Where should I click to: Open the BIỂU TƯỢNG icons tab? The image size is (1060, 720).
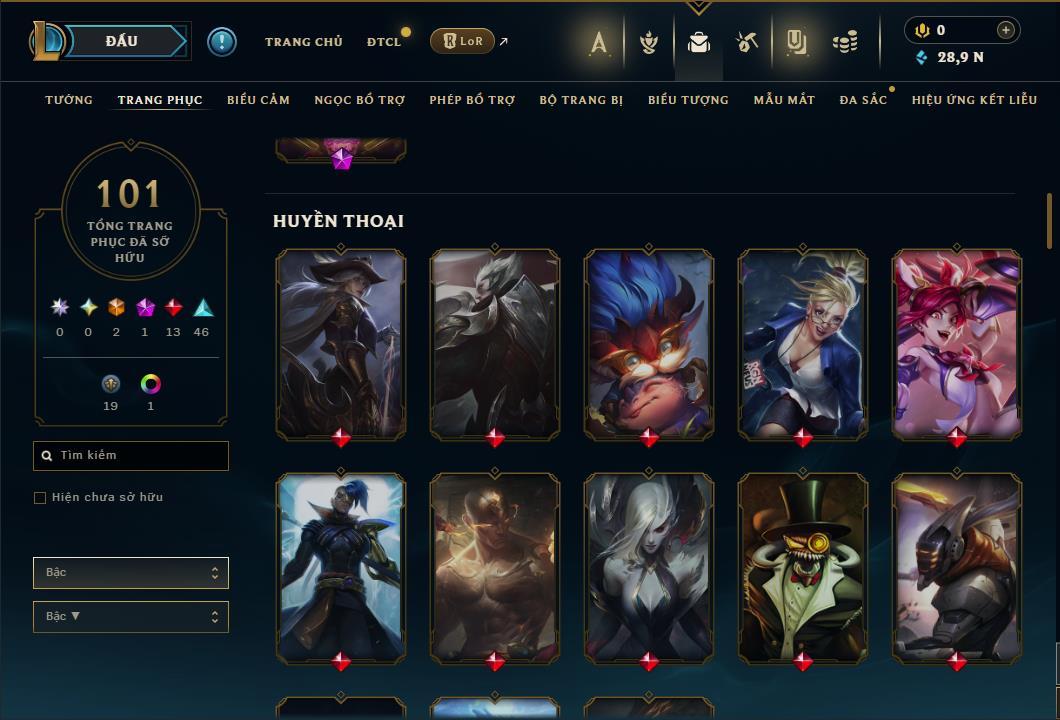[688, 100]
